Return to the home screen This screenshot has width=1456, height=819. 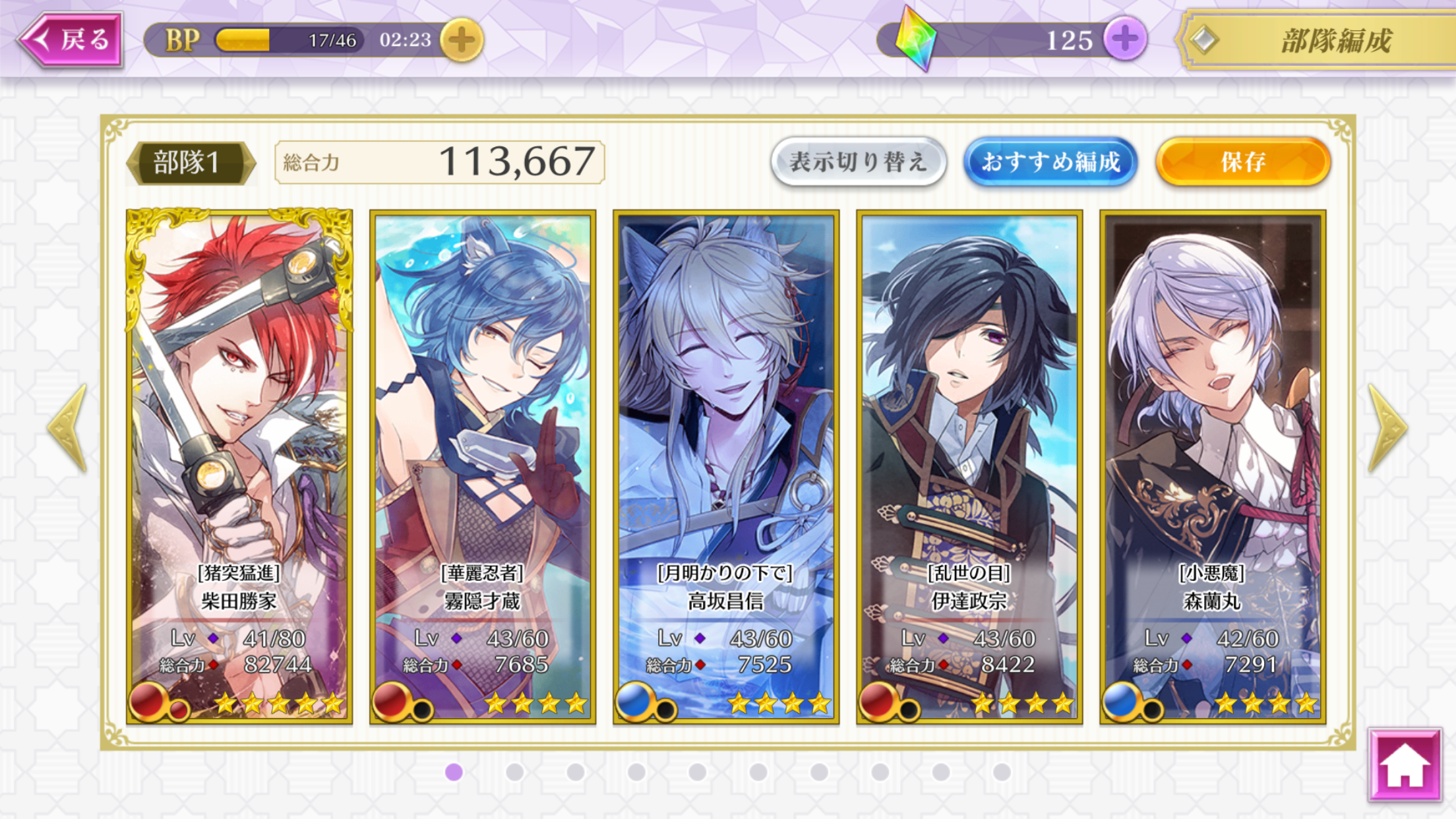pos(1405,765)
